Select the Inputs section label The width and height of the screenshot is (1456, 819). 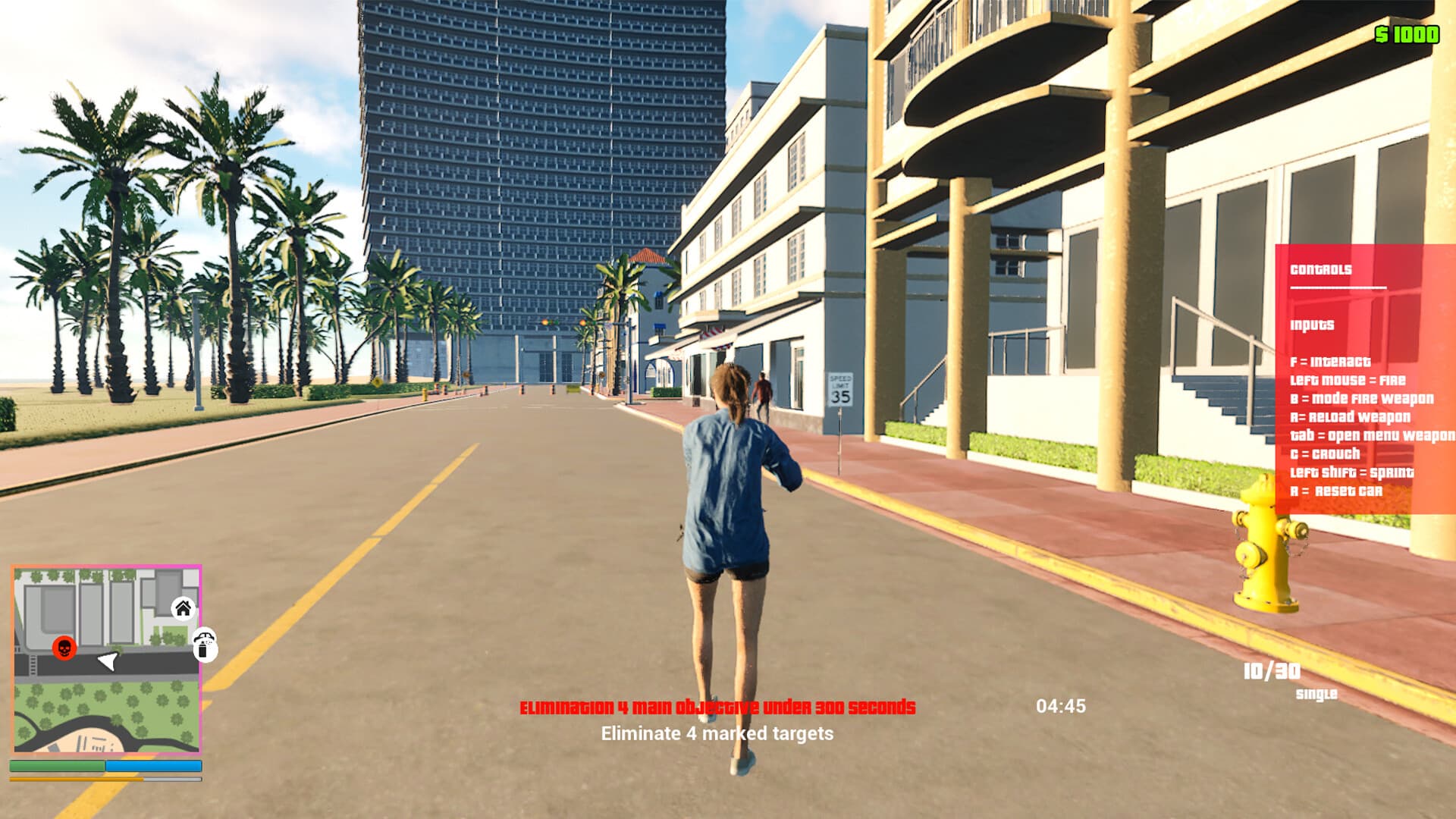click(x=1312, y=325)
